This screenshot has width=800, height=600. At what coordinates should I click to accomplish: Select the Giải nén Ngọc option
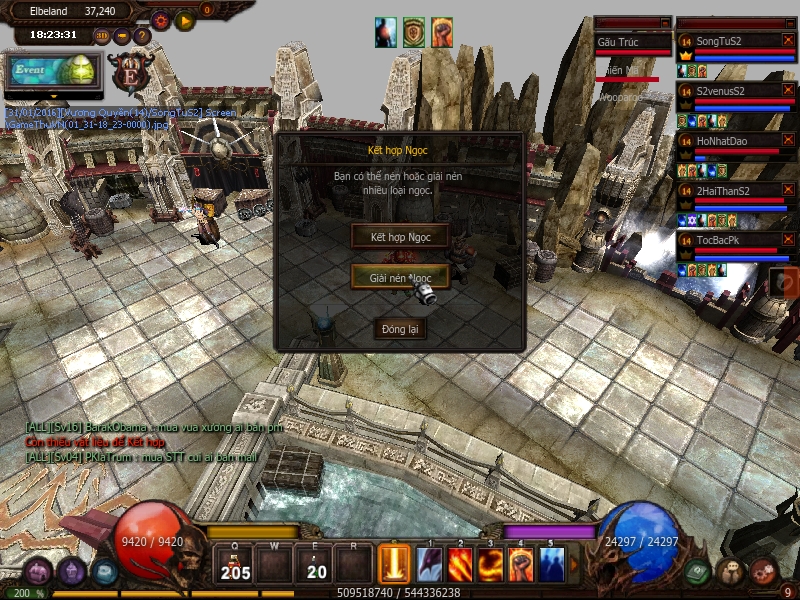point(400,277)
